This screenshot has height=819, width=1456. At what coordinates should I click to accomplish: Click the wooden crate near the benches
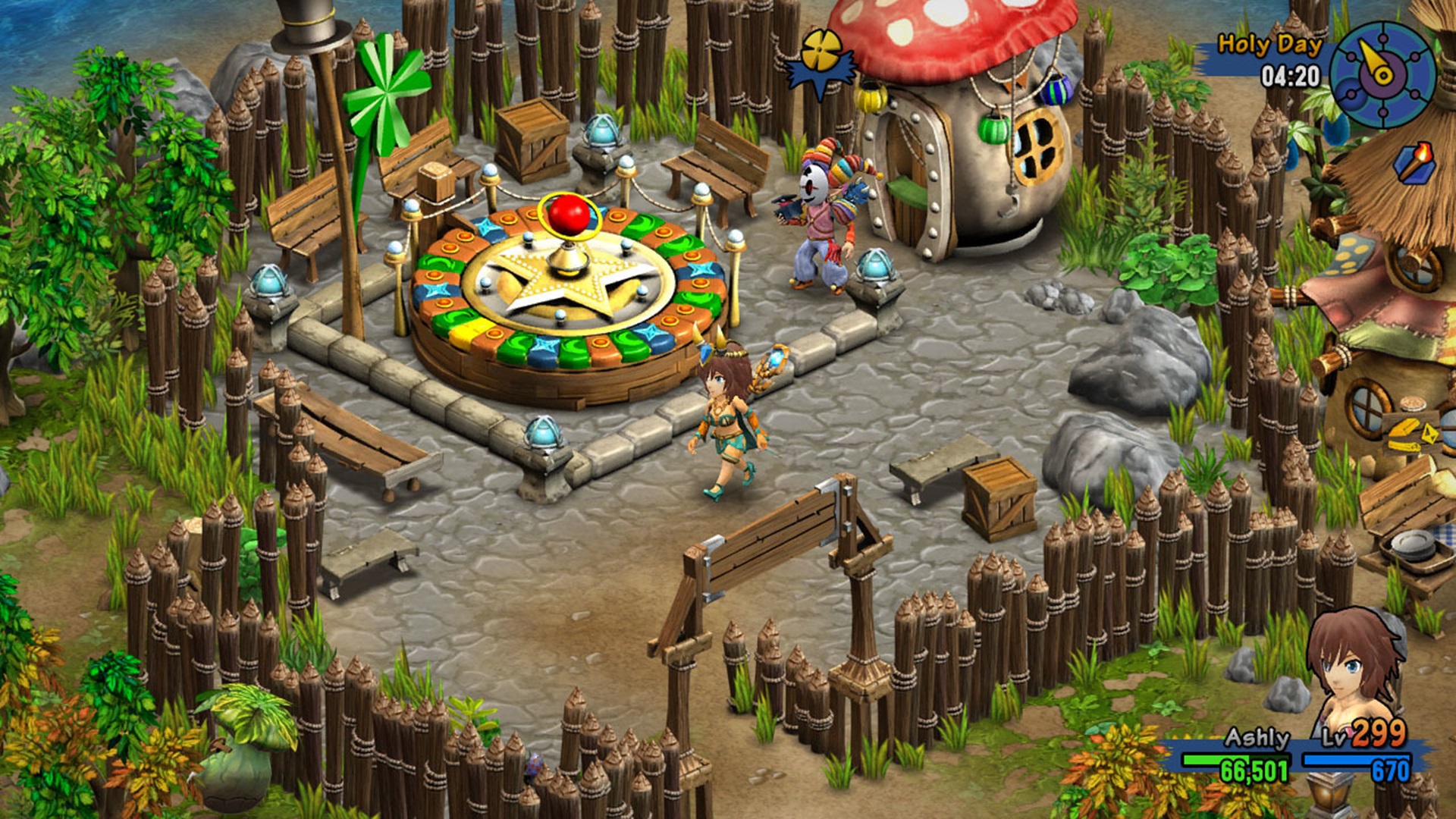(x=531, y=140)
